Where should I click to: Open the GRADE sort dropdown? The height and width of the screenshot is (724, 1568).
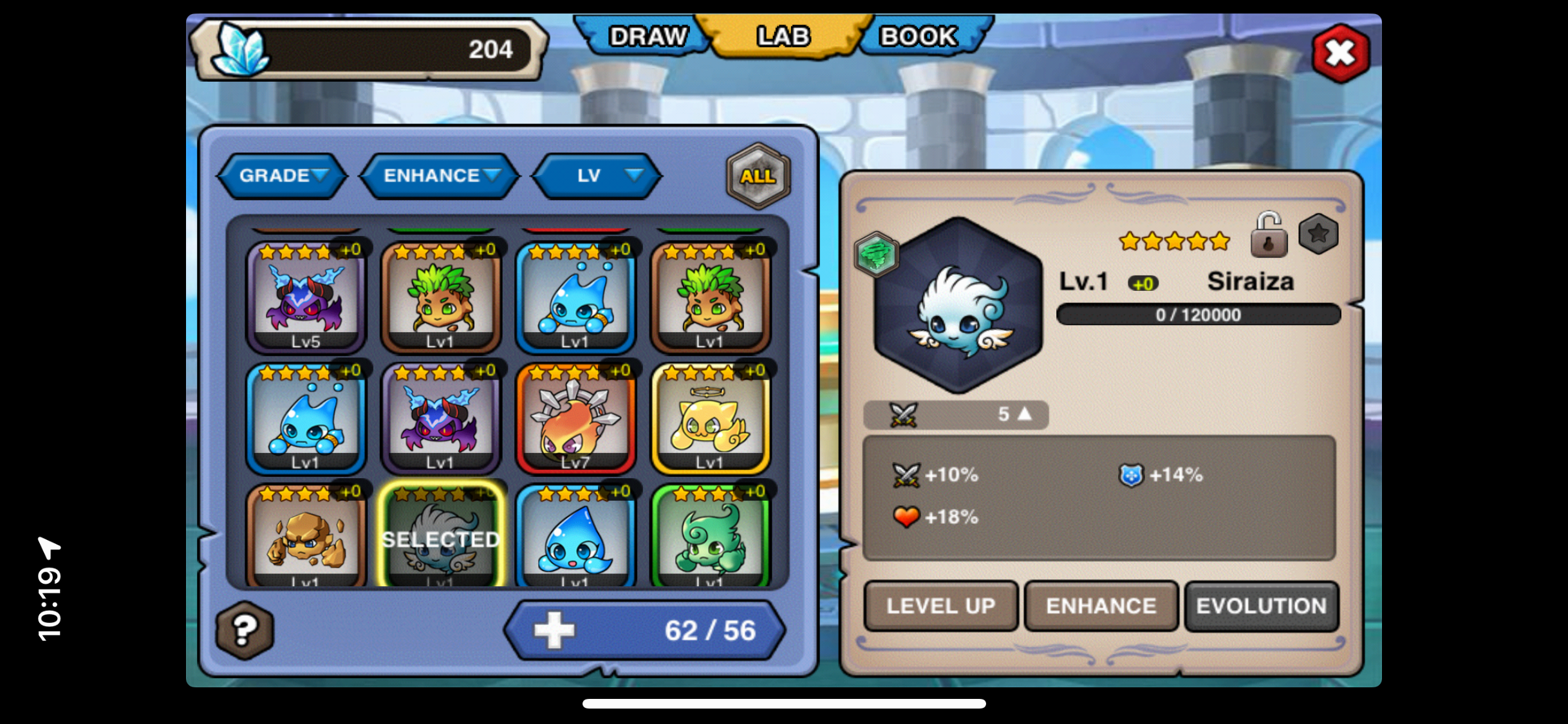(x=283, y=176)
